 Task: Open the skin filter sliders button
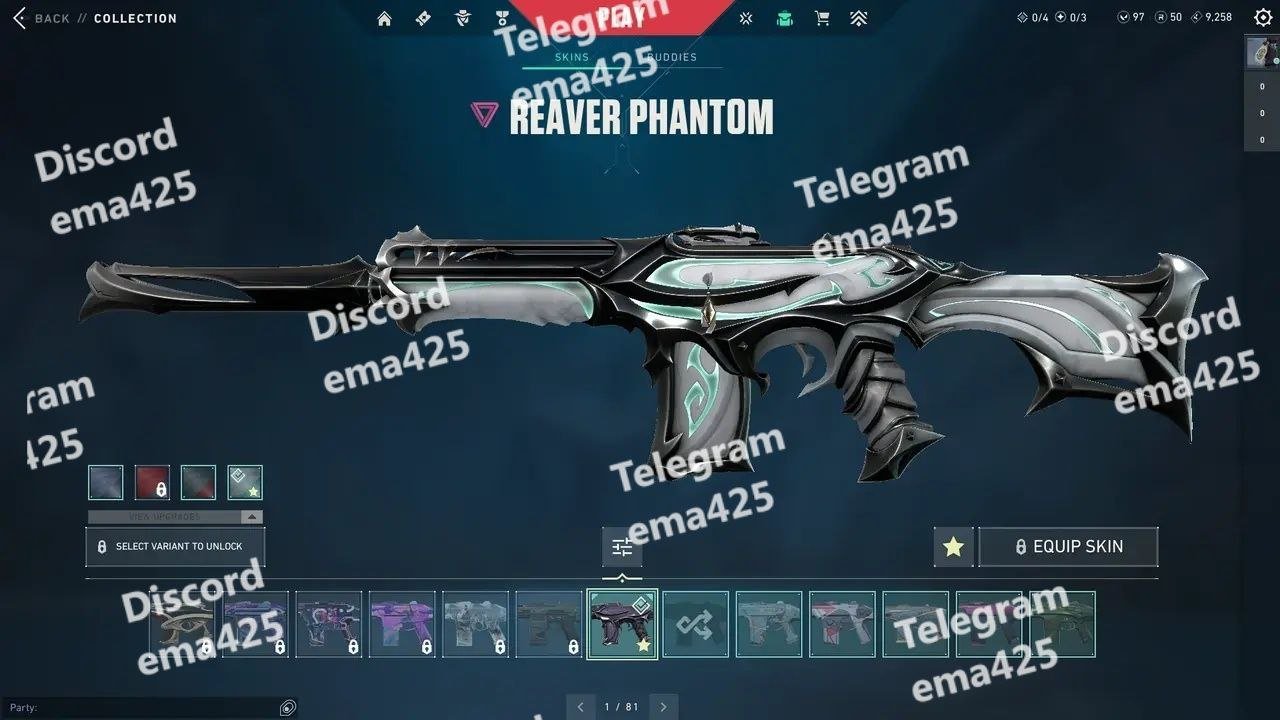[x=622, y=547]
